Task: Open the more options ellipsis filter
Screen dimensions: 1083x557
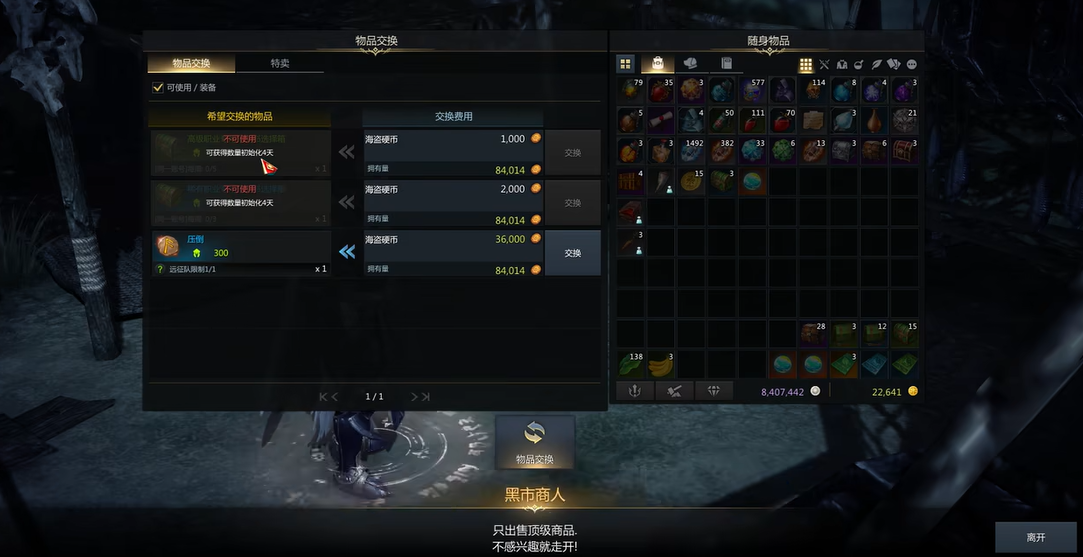Action: coord(911,65)
